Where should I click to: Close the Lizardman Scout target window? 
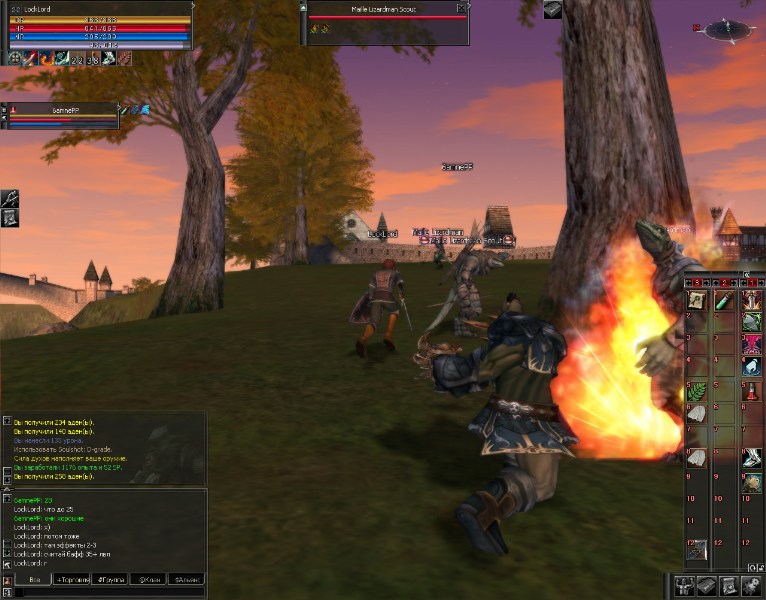pyautogui.click(x=463, y=8)
